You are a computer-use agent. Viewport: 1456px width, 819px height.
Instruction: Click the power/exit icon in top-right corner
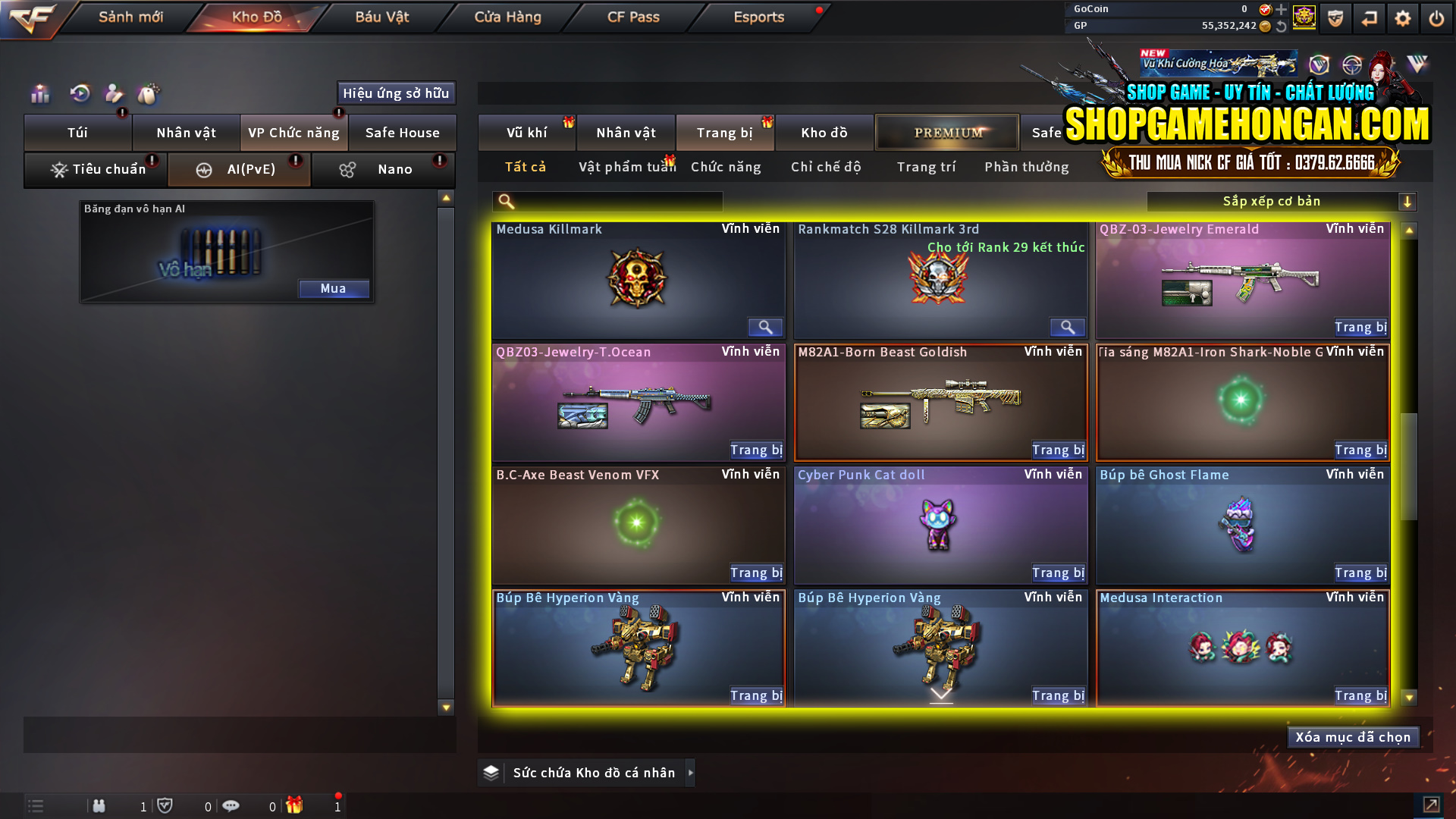1436,17
